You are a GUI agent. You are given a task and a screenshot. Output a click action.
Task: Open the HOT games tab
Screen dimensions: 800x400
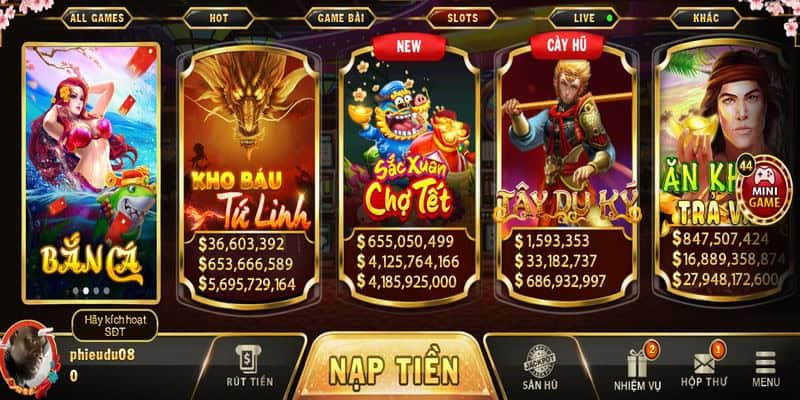coord(219,18)
